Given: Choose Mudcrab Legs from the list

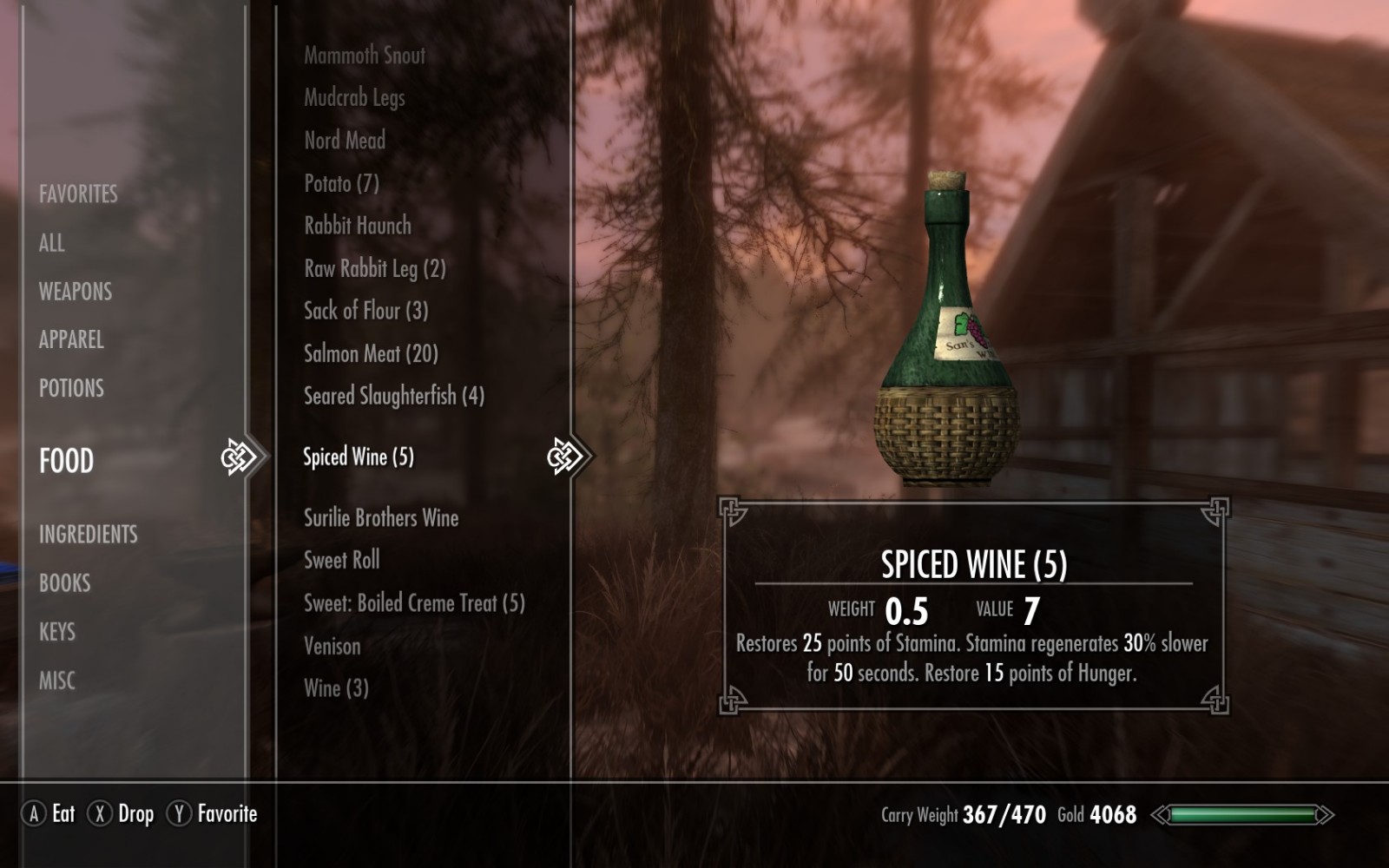Looking at the screenshot, I should point(354,98).
